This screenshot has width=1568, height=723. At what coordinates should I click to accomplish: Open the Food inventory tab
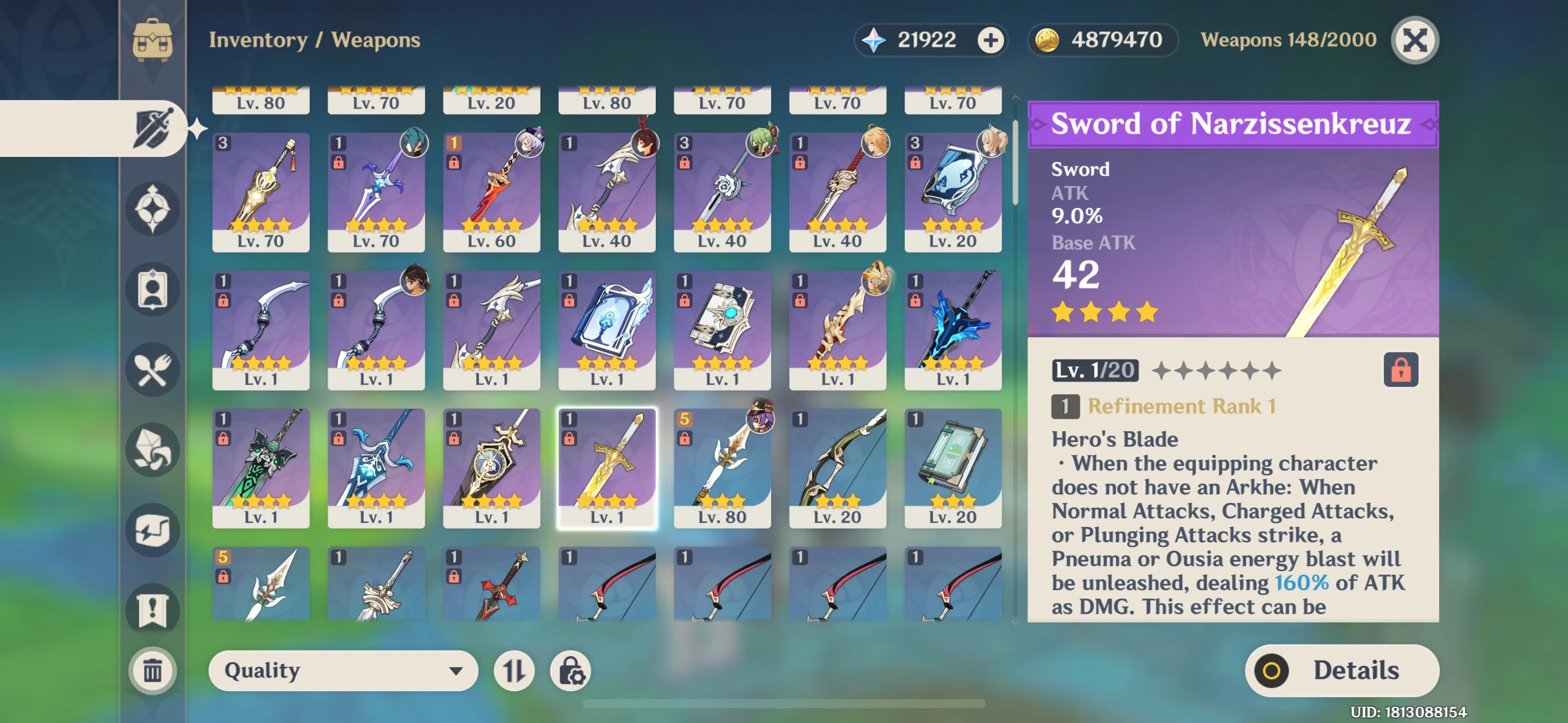153,369
